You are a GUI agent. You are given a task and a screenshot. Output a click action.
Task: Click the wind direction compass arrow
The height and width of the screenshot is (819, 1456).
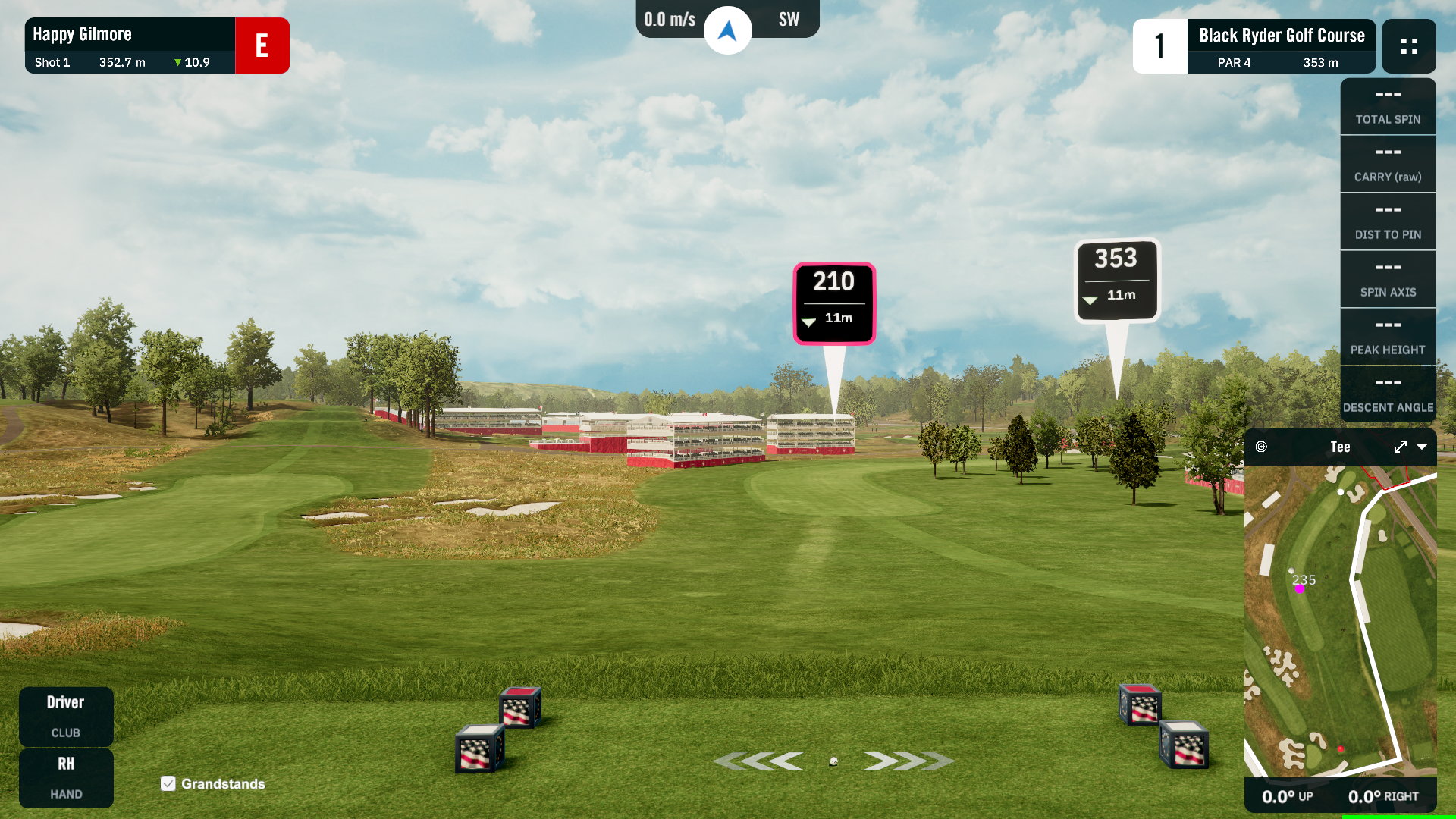click(x=727, y=30)
